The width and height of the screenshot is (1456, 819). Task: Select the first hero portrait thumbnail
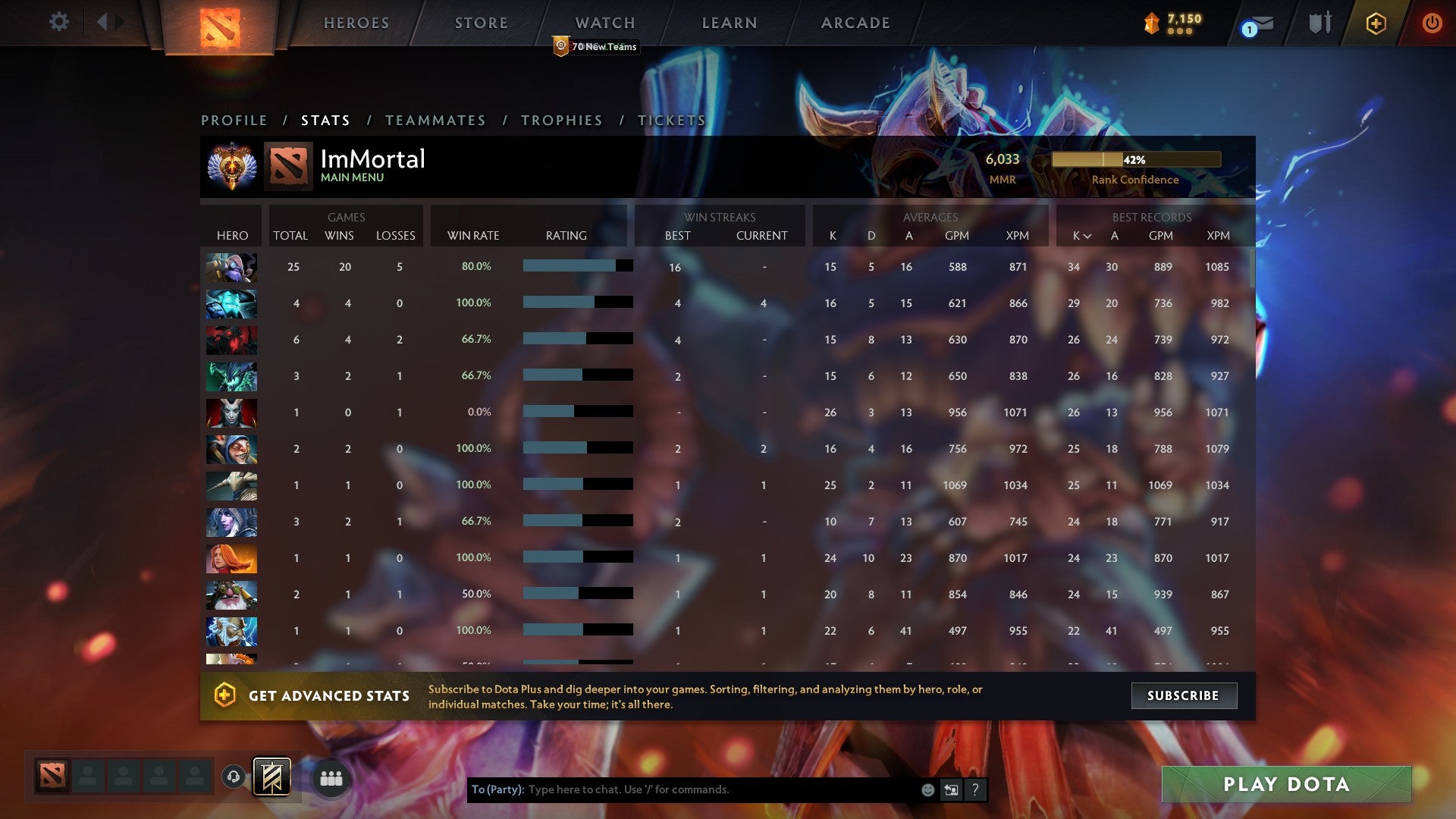click(231, 267)
